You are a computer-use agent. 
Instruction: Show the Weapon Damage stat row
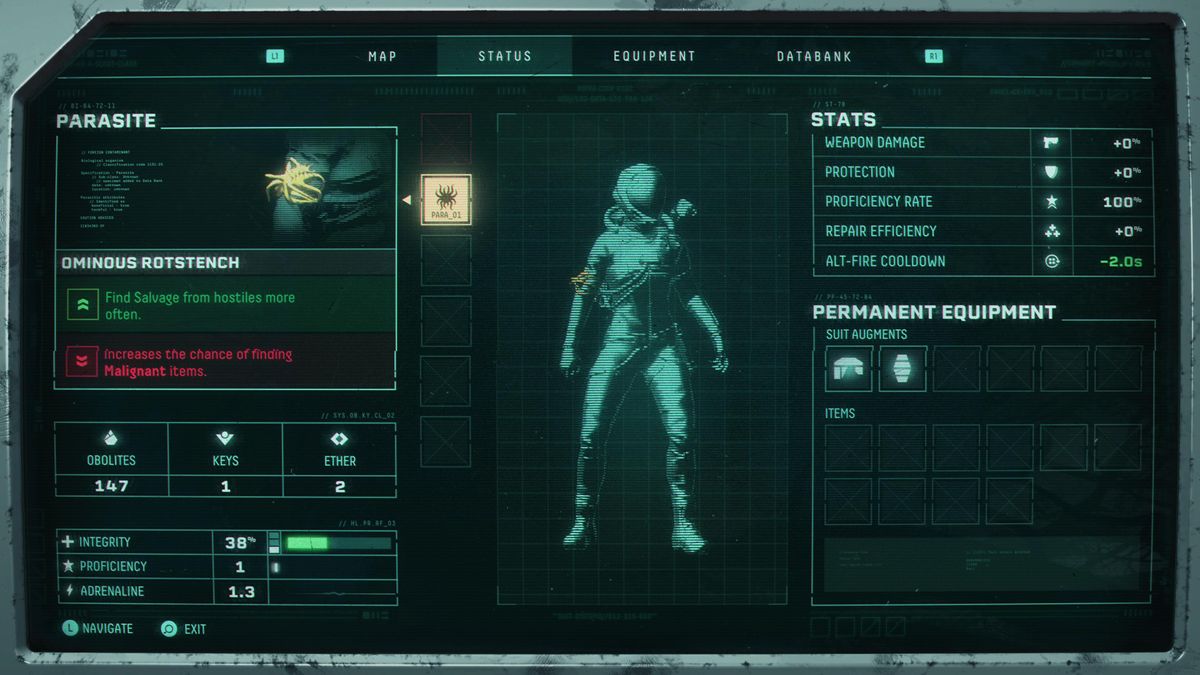[982, 143]
